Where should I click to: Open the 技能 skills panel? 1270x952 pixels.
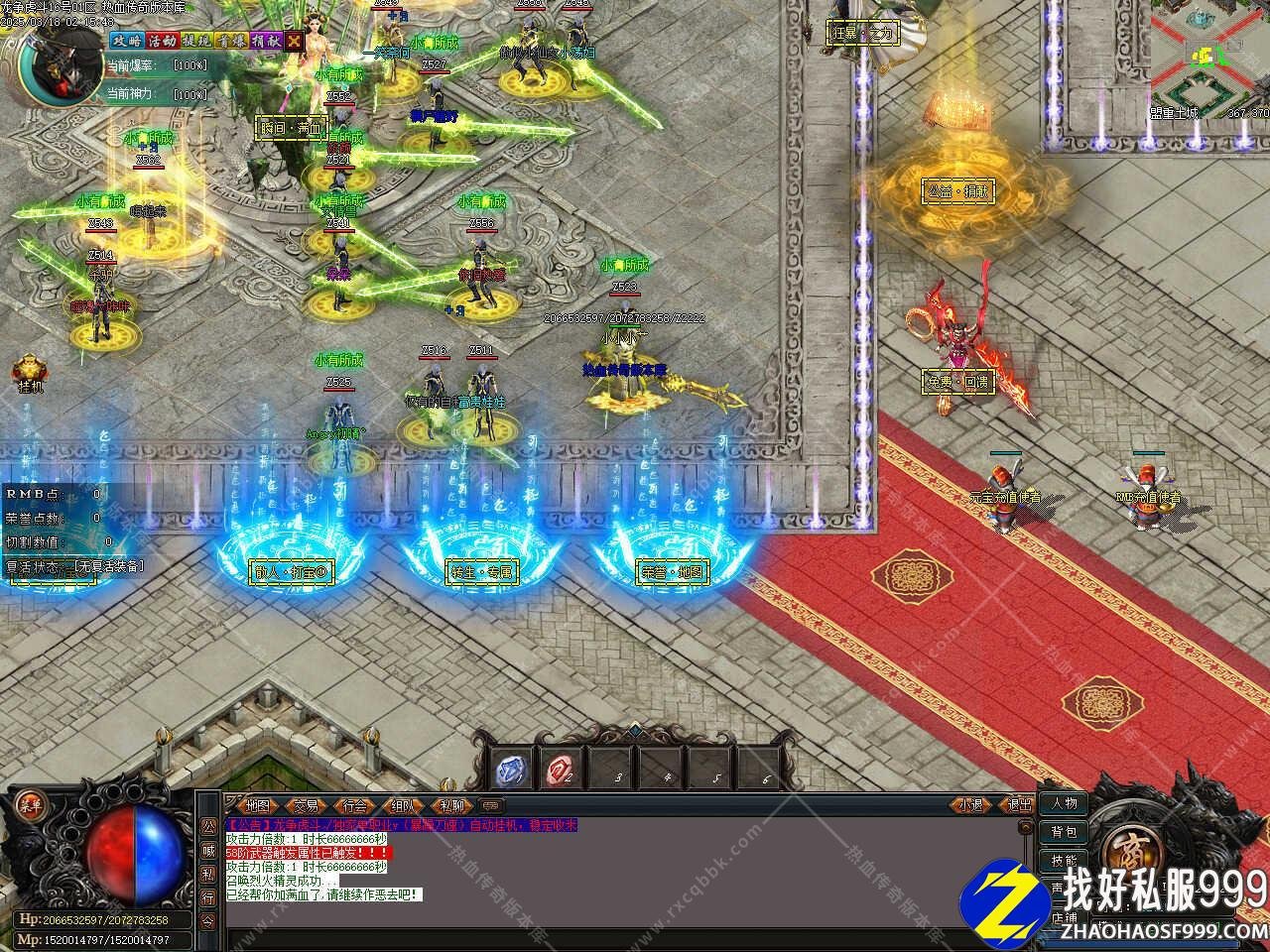click(1065, 862)
